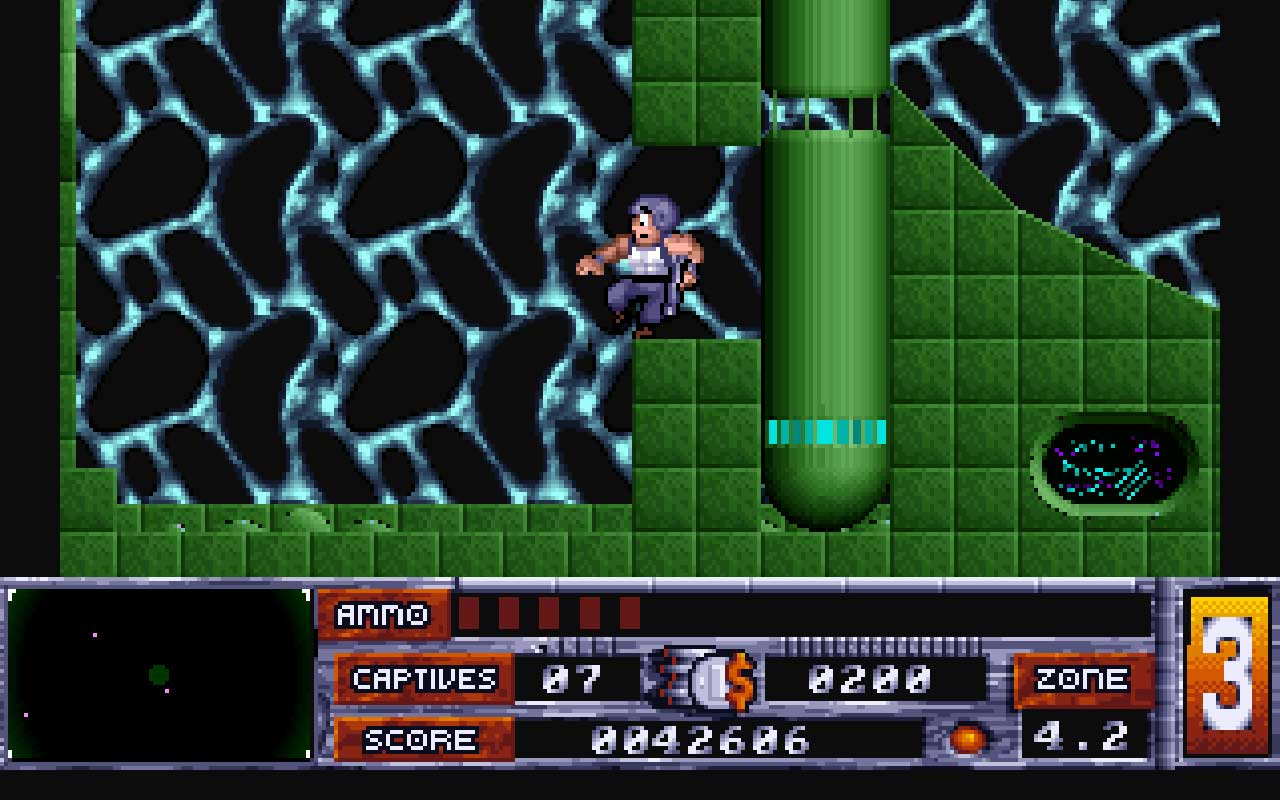Select the AMMO label plate

(x=382, y=615)
